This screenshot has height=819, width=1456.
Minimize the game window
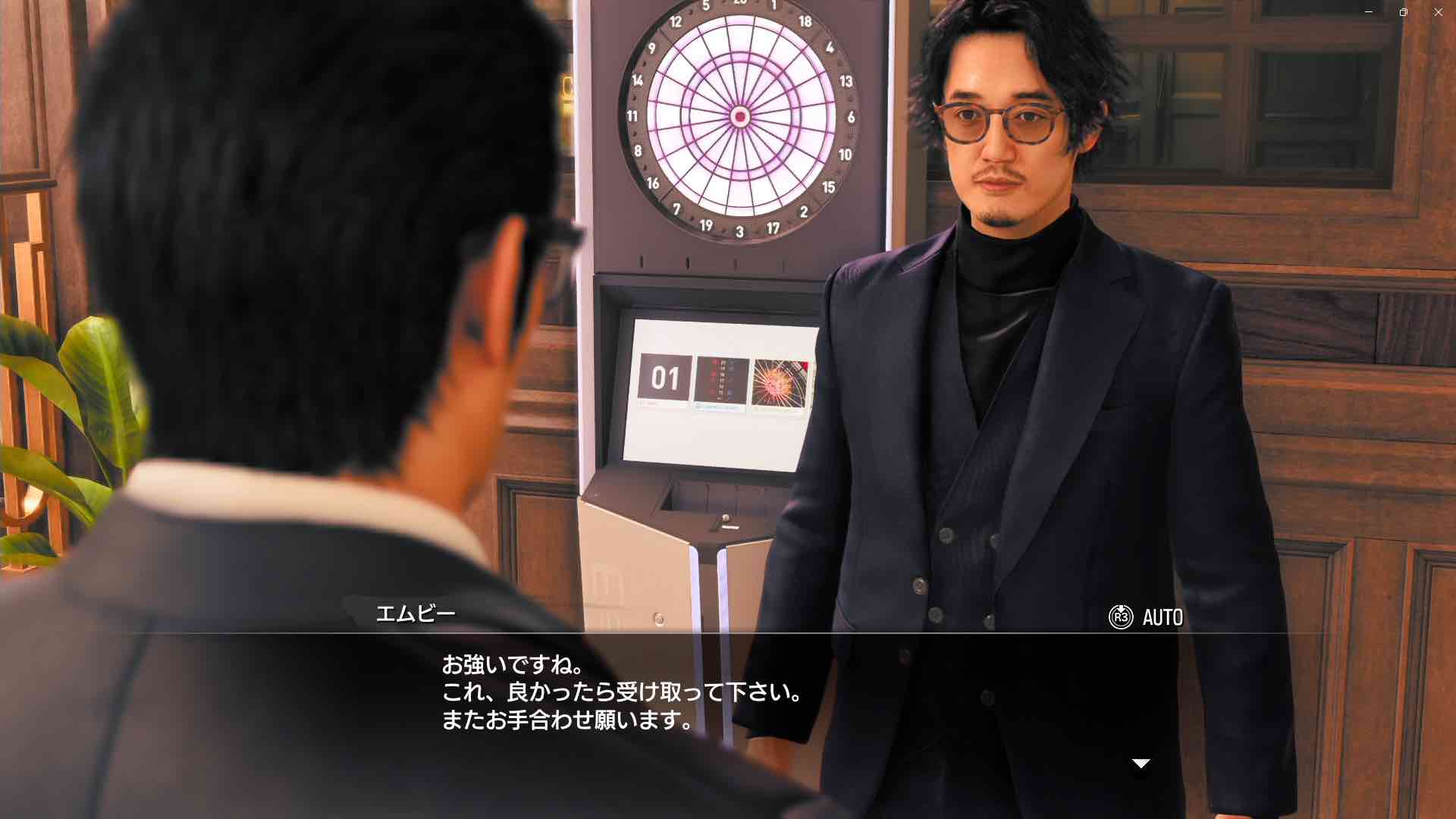(1368, 11)
